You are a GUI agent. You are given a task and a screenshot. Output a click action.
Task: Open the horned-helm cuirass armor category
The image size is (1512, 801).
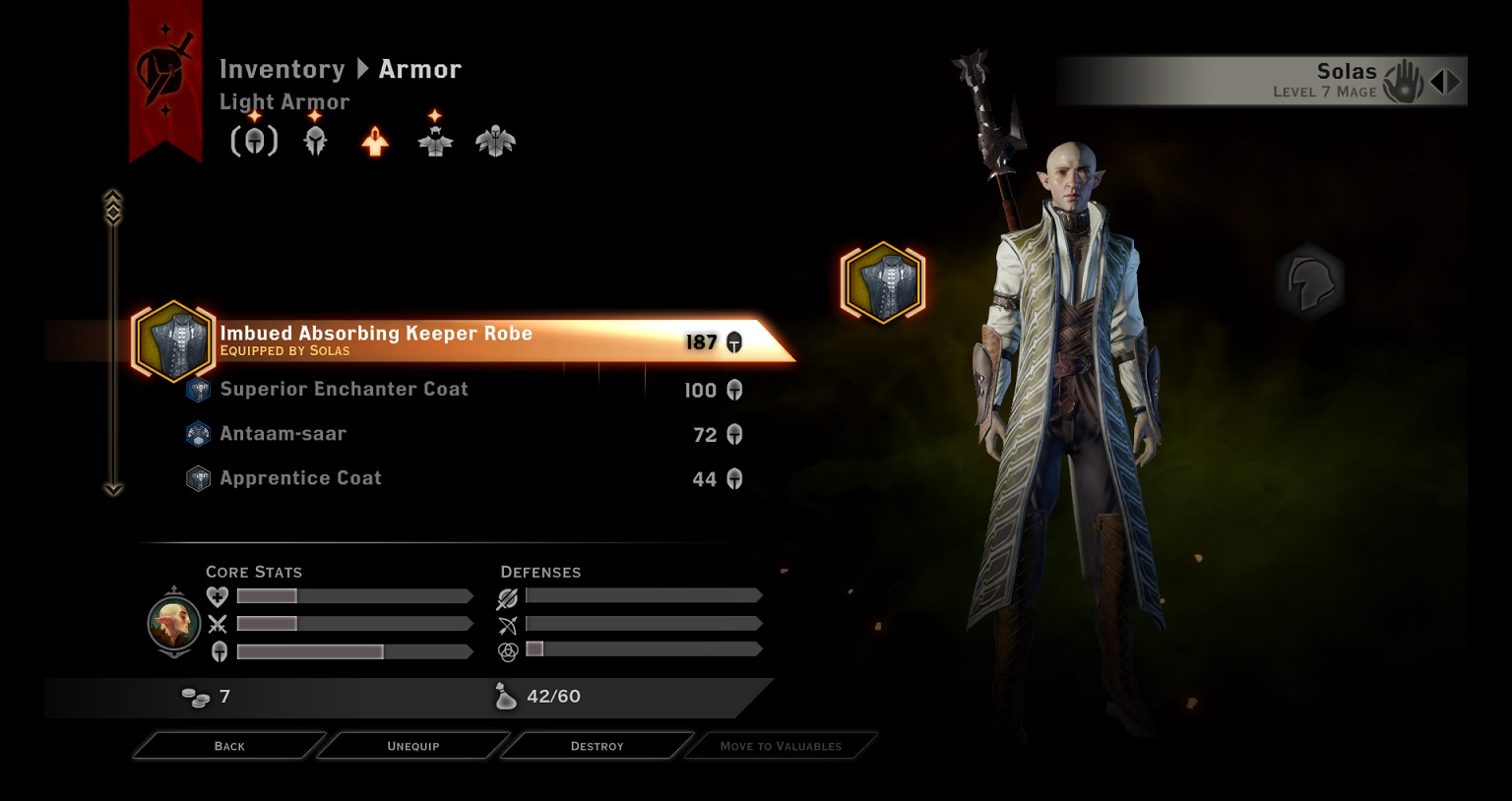[435, 143]
